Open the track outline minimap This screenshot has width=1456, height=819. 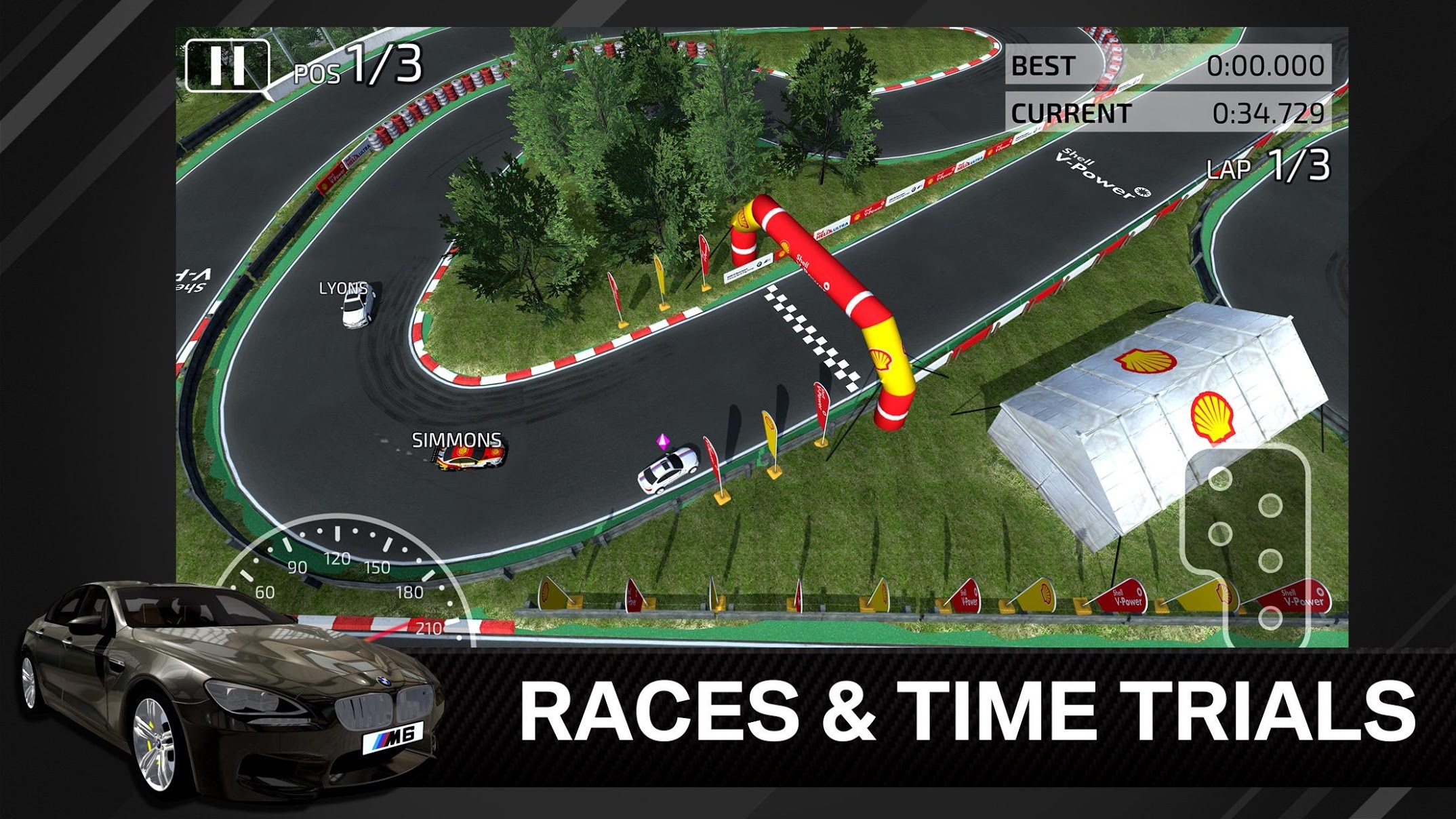coord(1246,546)
